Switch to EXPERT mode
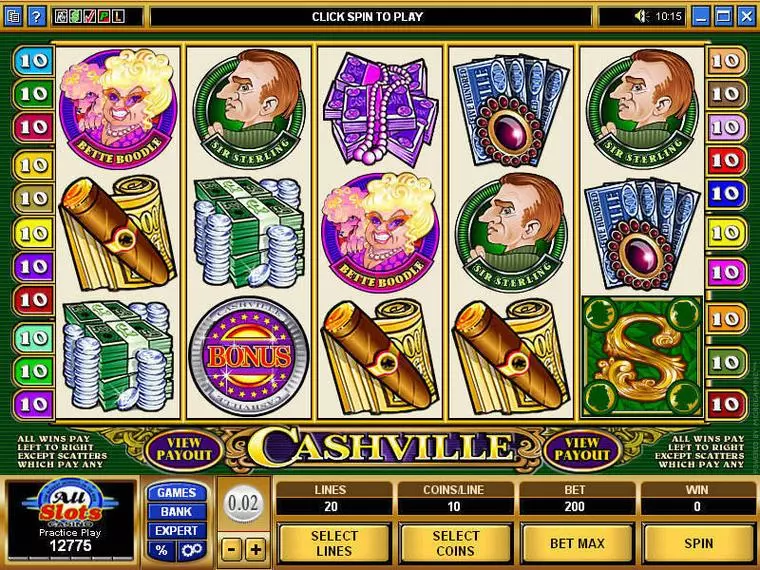760x570 pixels. coord(177,531)
